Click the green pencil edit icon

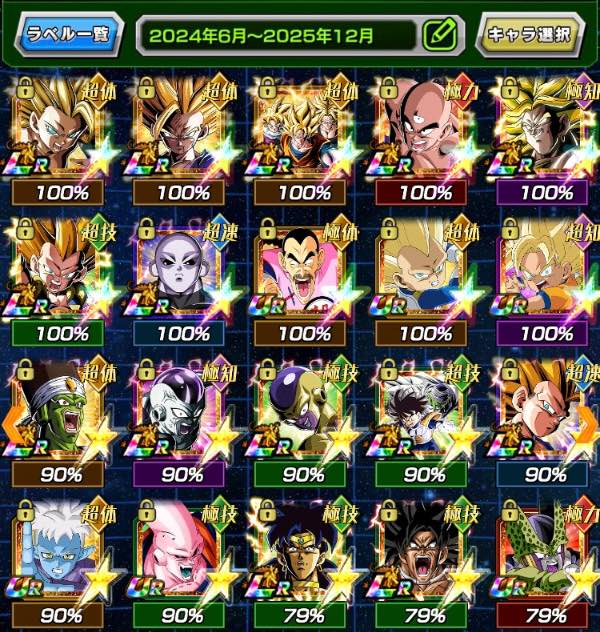tap(439, 35)
